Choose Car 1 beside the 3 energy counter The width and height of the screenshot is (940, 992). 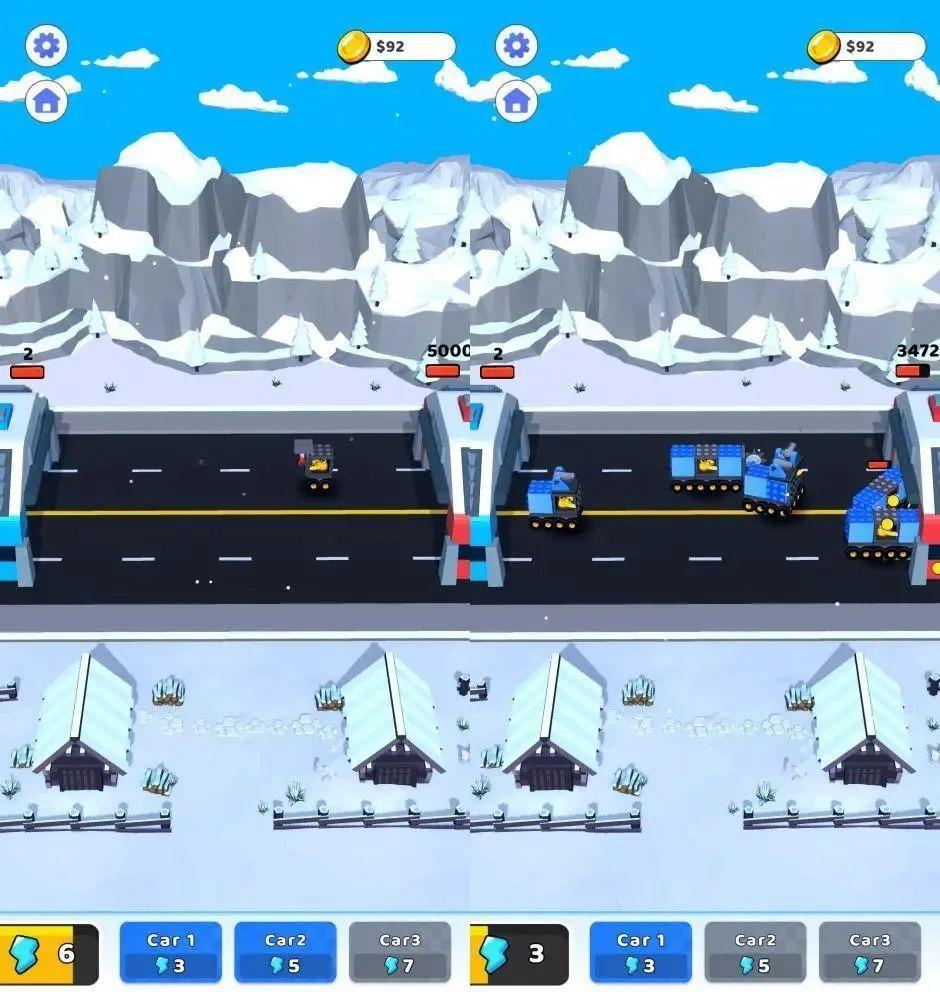[x=640, y=952]
